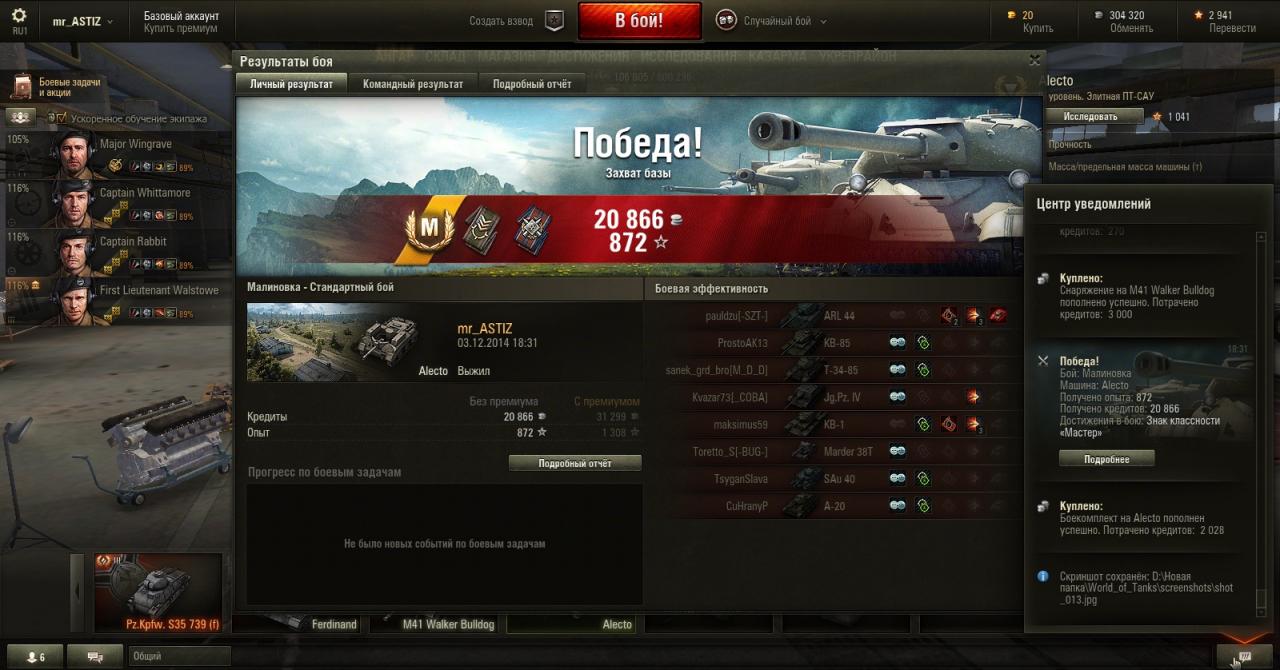Screen dimensions: 1280x670
Task: Select the ARL 44 row in Боевая эффективность
Action: [838, 316]
